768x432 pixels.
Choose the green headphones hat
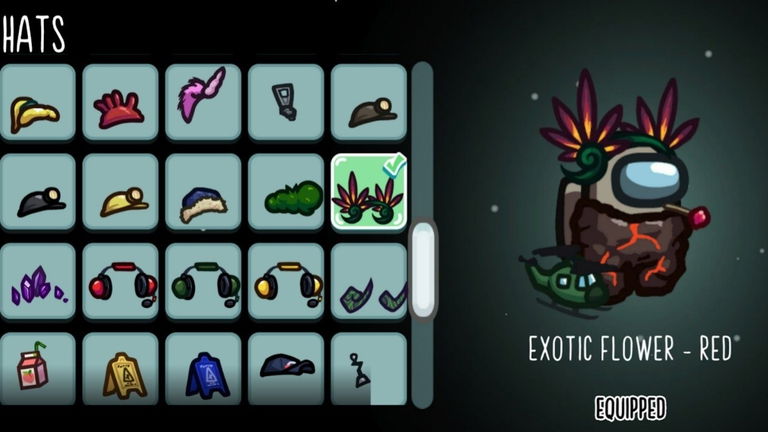tap(203, 282)
